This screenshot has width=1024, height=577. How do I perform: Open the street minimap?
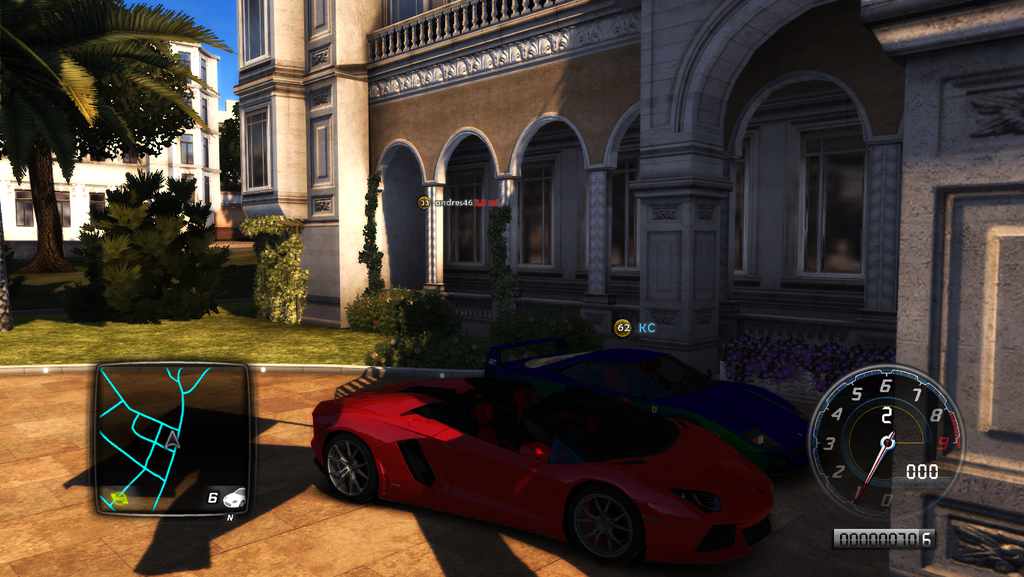(x=172, y=438)
